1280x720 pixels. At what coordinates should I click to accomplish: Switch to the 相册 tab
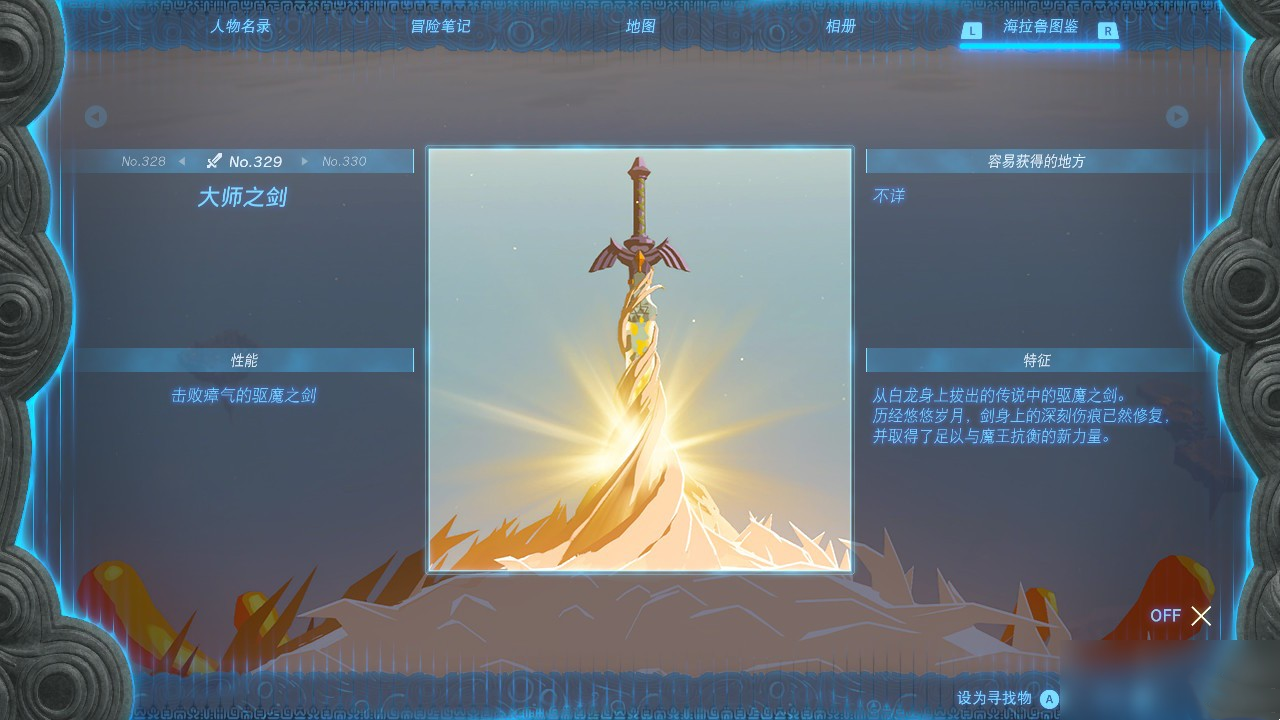(839, 27)
